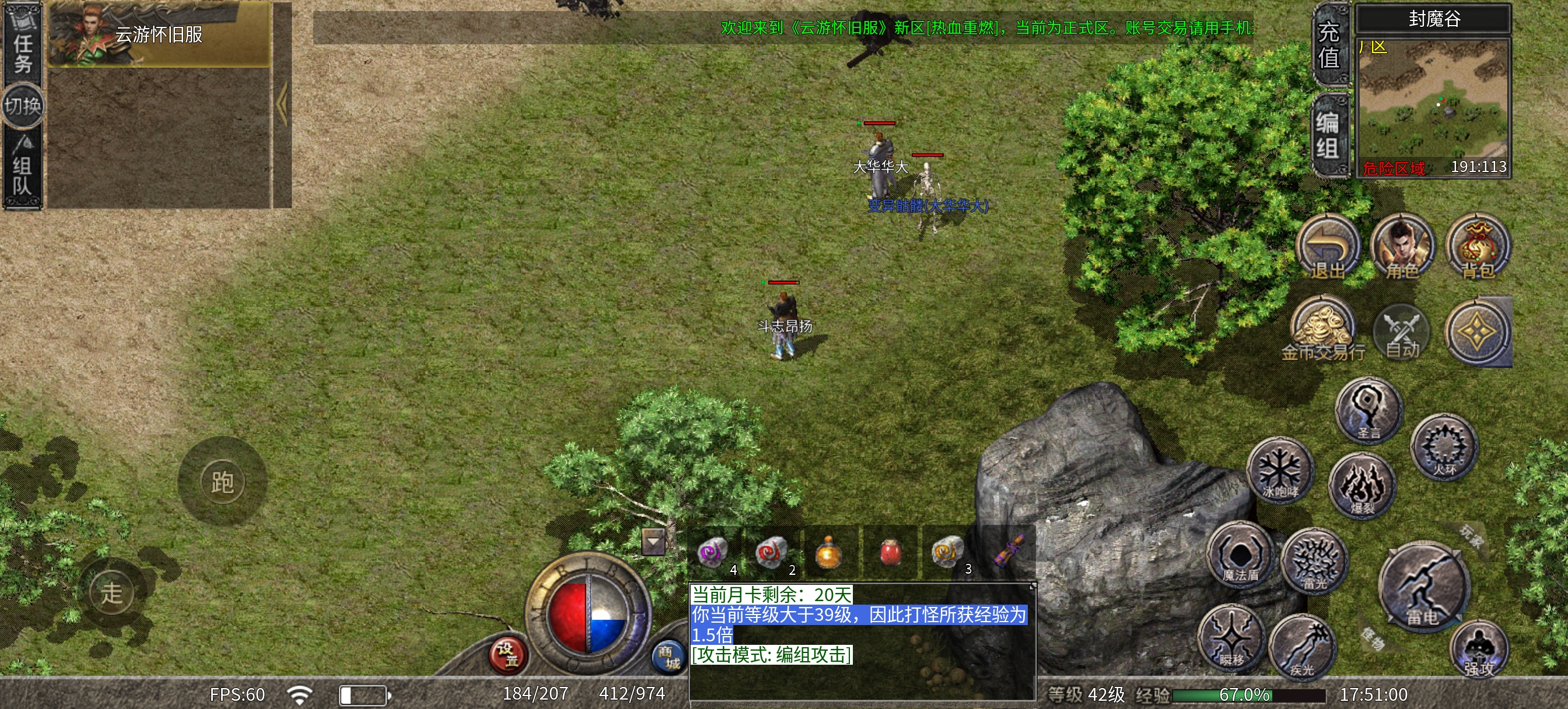The height and width of the screenshot is (709, 1568).
Task: Open the 设置 settings button
Action: tap(508, 655)
